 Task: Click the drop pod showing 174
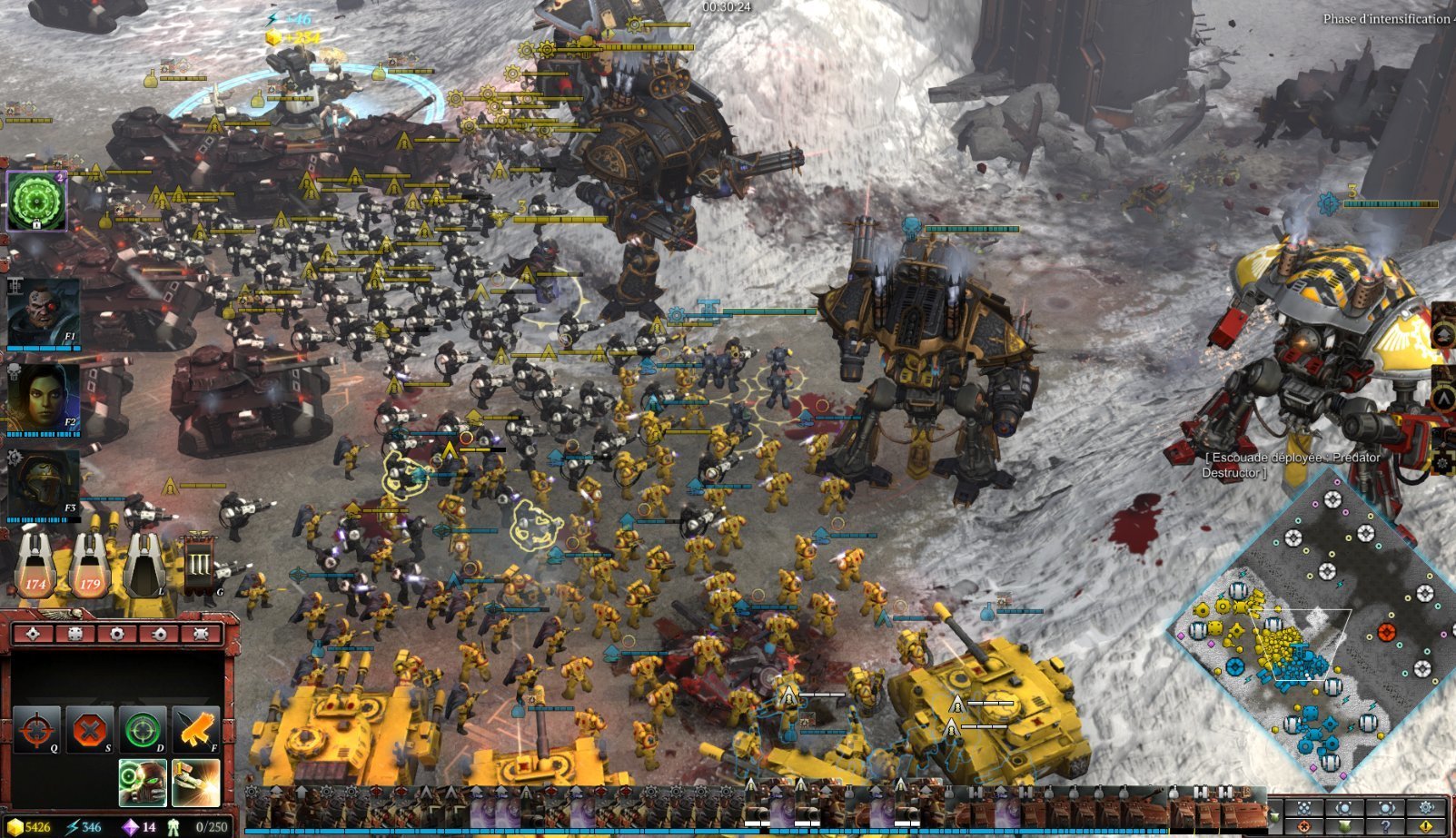[x=35, y=565]
